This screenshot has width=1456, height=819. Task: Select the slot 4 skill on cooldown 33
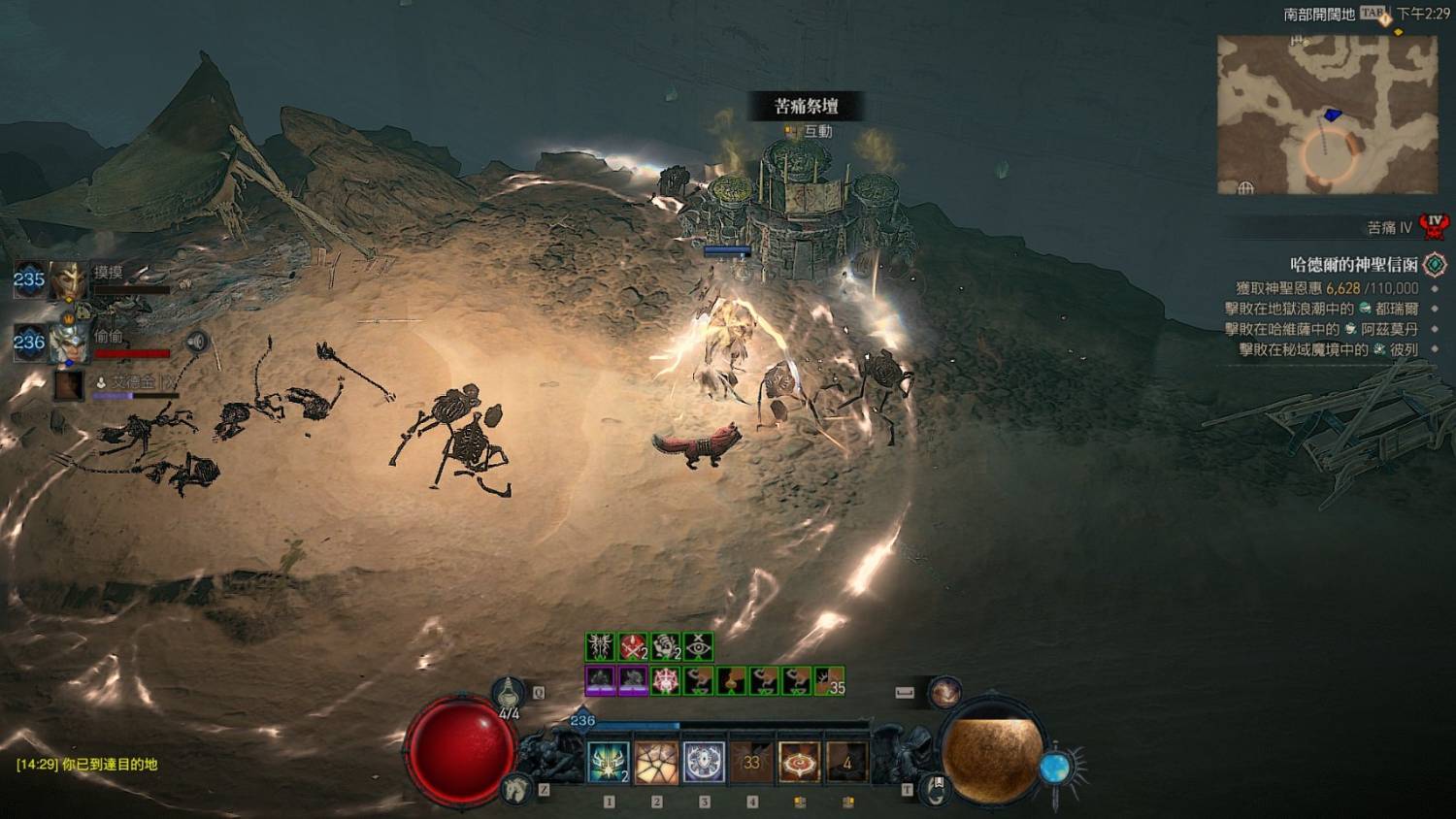point(751,763)
